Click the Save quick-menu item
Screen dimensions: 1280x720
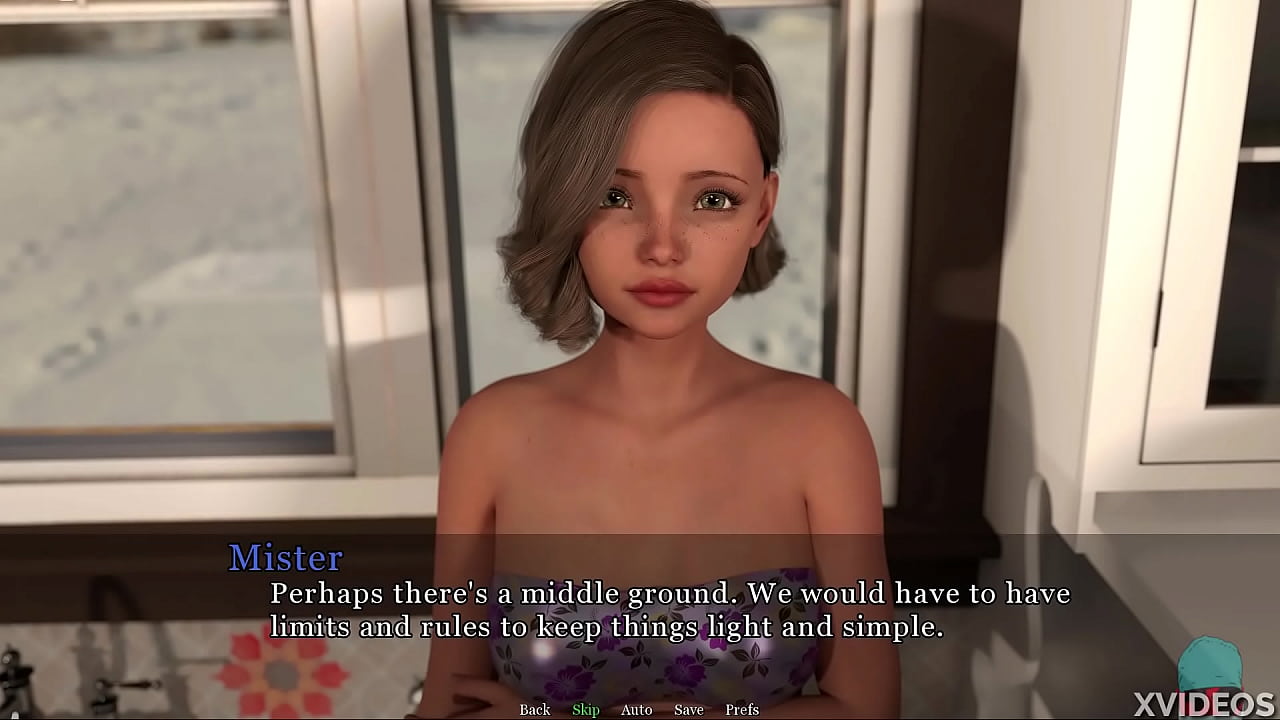(688, 709)
